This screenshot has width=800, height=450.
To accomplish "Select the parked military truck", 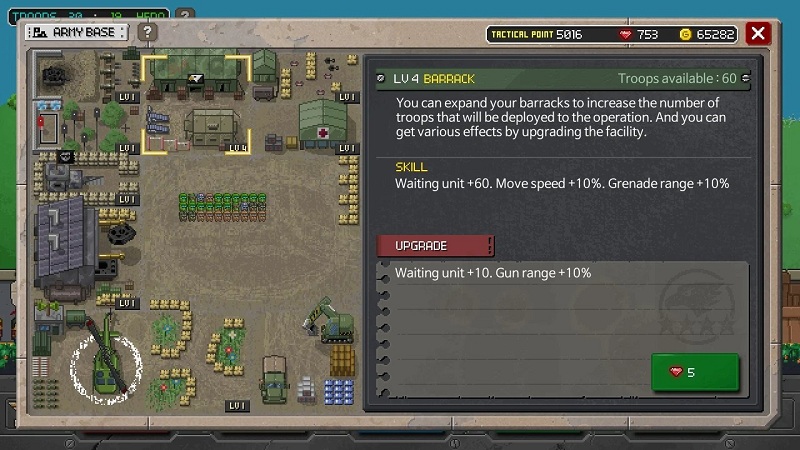I will pyautogui.click(x=273, y=379).
